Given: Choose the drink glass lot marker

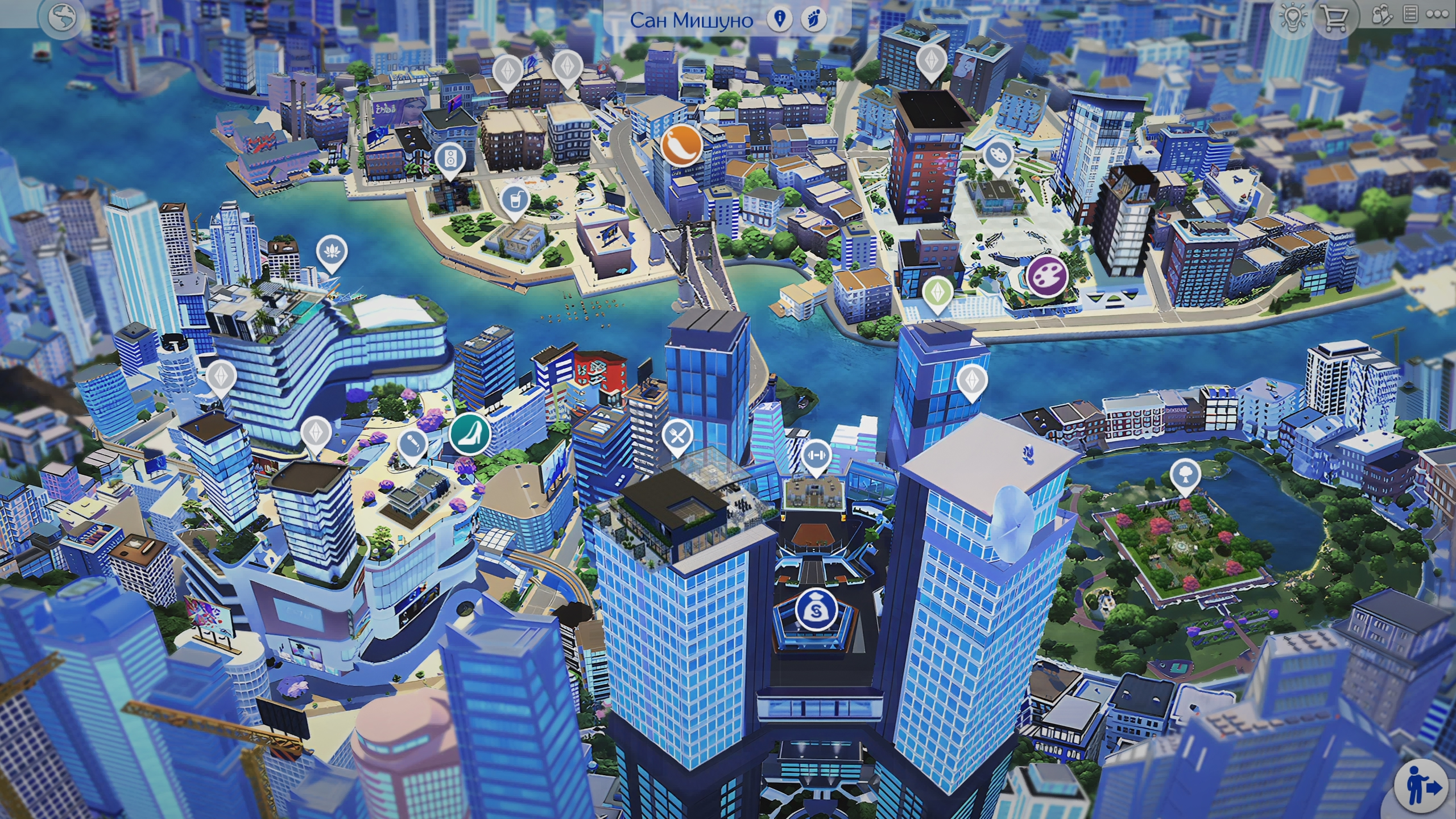Looking at the screenshot, I should 515,200.
